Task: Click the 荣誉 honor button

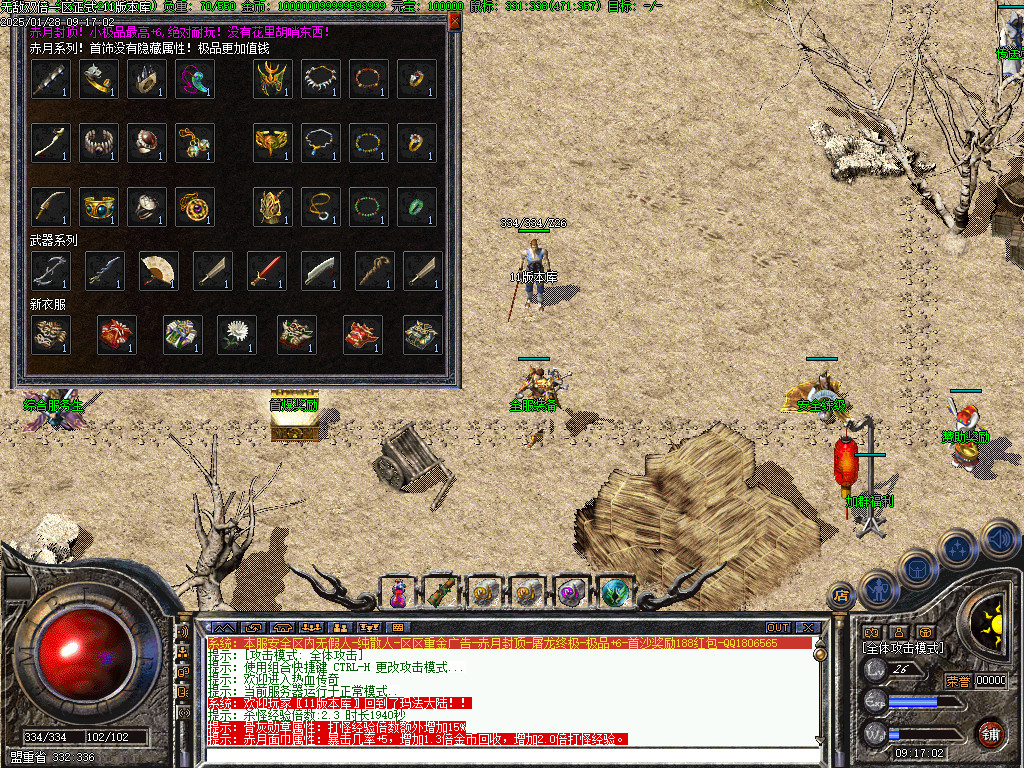Action: pos(958,681)
